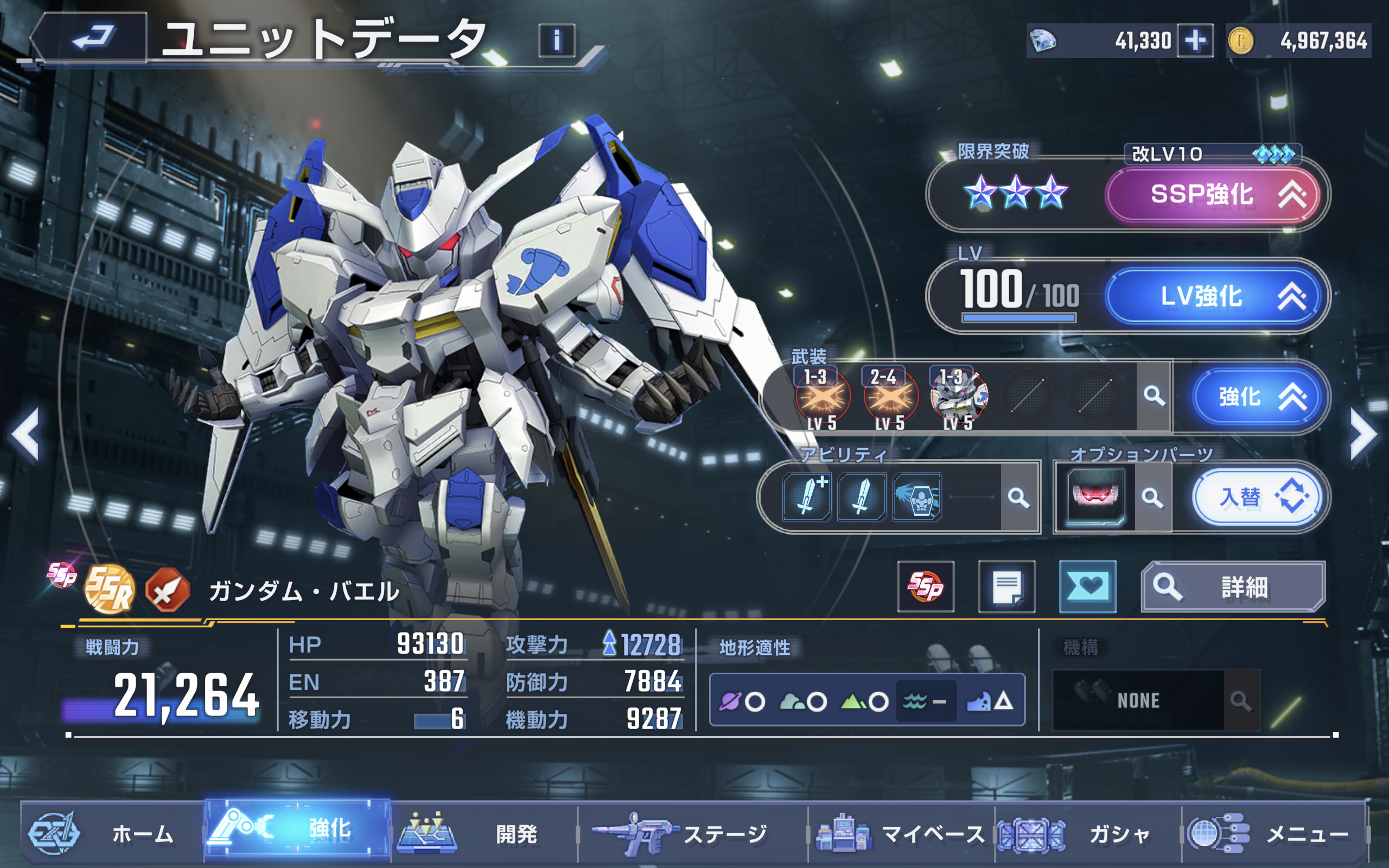Viewport: 1389px width, 868px height.
Task: Select the equipped option part slot
Action: pyautogui.click(x=1094, y=497)
